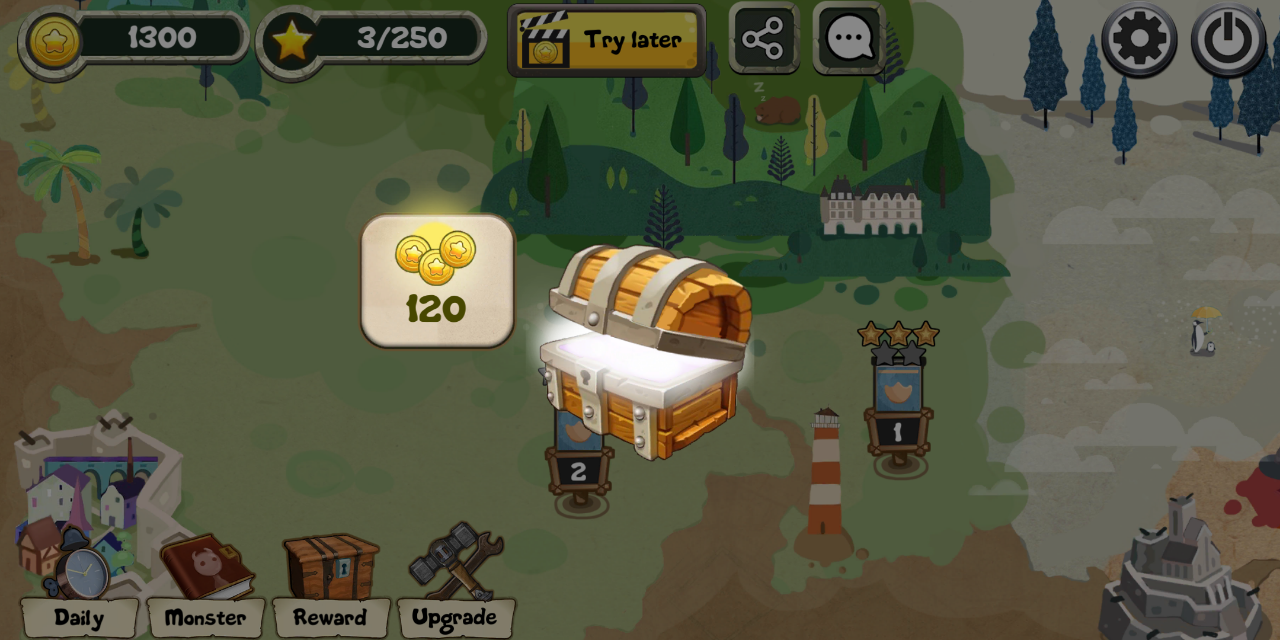The height and width of the screenshot is (640, 1280).
Task: Collect the opened treasure chest
Action: tap(645, 350)
